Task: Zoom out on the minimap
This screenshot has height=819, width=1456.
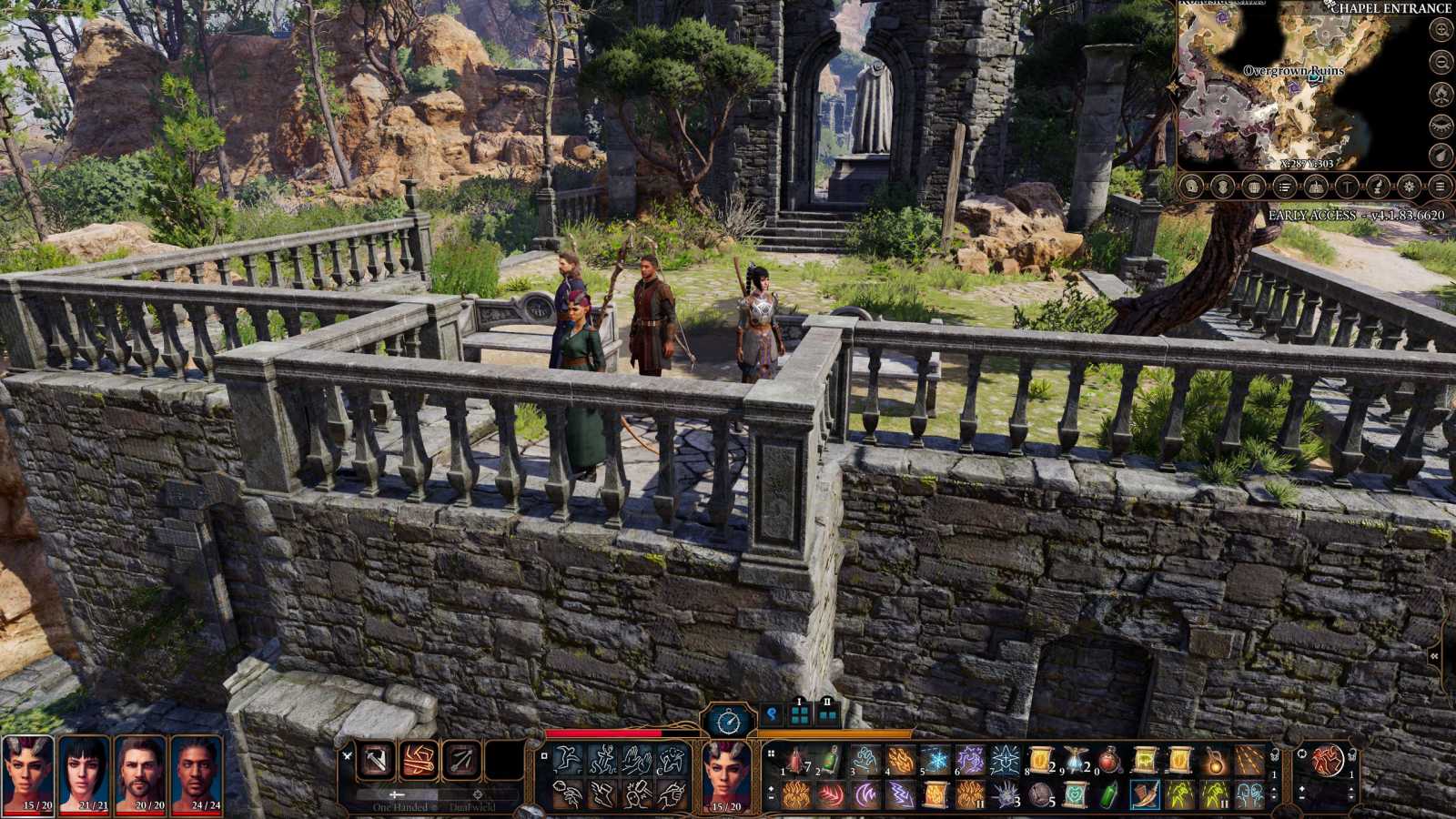Action: click(x=1441, y=62)
